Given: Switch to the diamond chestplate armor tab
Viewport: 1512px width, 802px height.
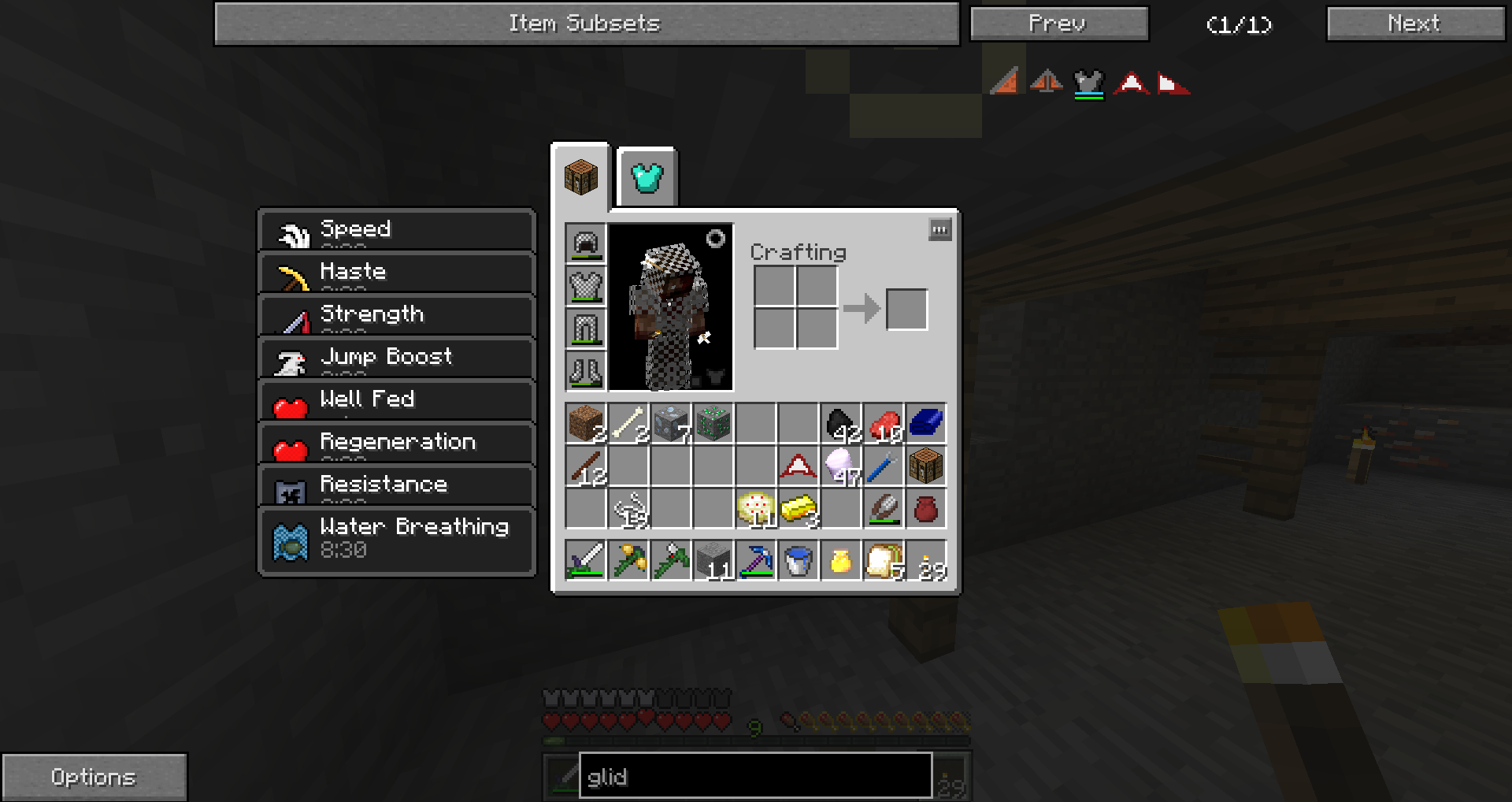Looking at the screenshot, I should pos(647,176).
